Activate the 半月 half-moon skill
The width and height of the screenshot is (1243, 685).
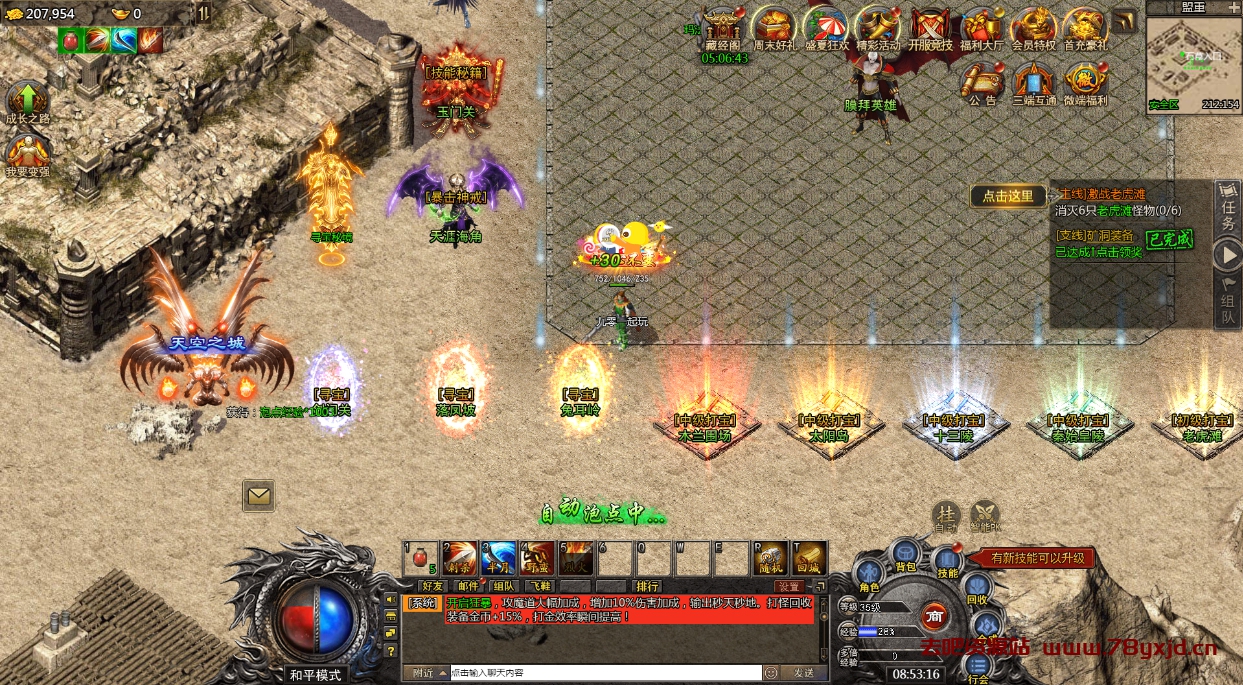pos(498,558)
